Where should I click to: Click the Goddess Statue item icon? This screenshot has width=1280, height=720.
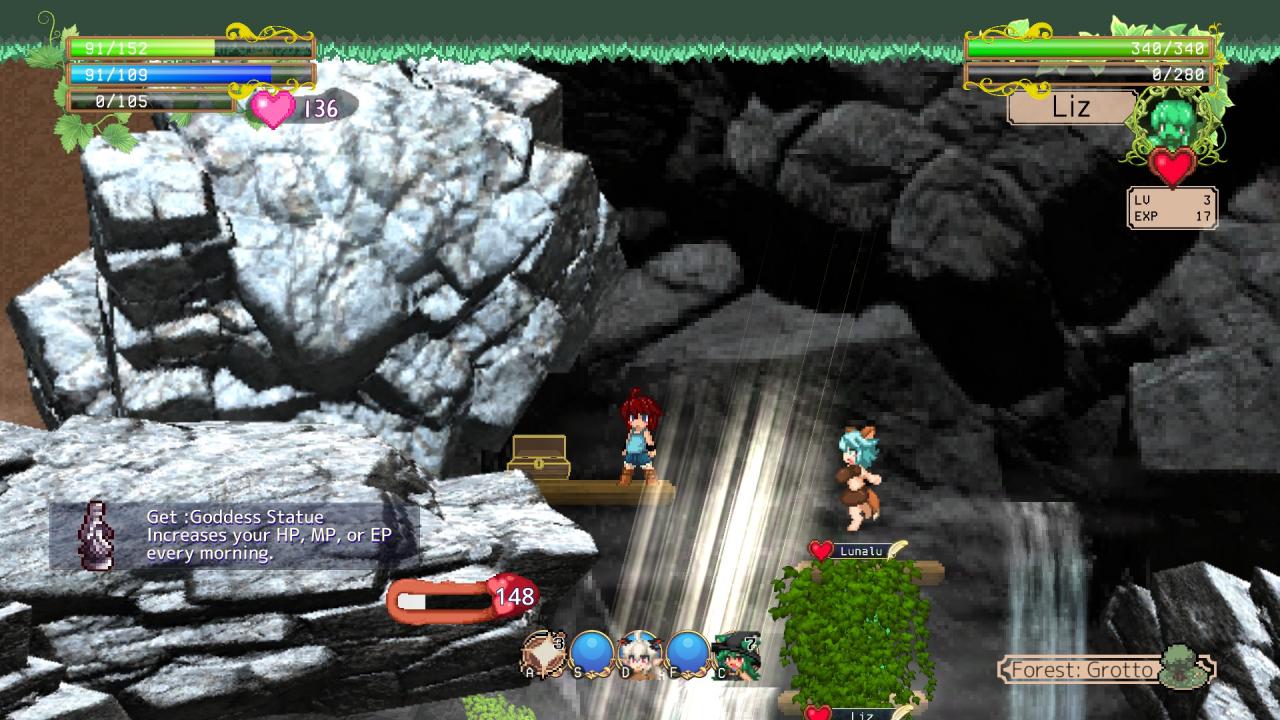[x=97, y=535]
